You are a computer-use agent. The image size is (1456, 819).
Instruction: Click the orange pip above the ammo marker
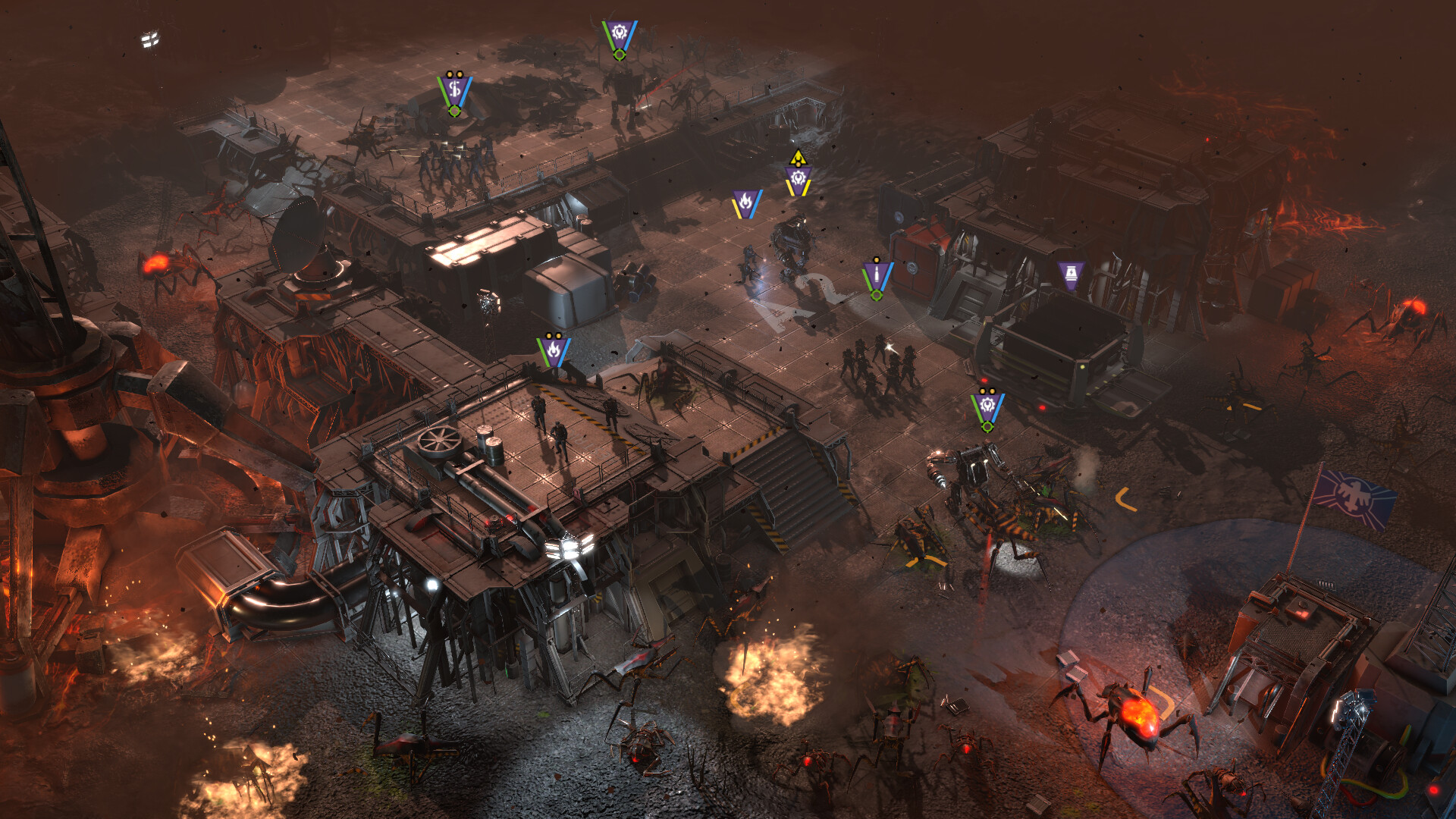point(877,260)
